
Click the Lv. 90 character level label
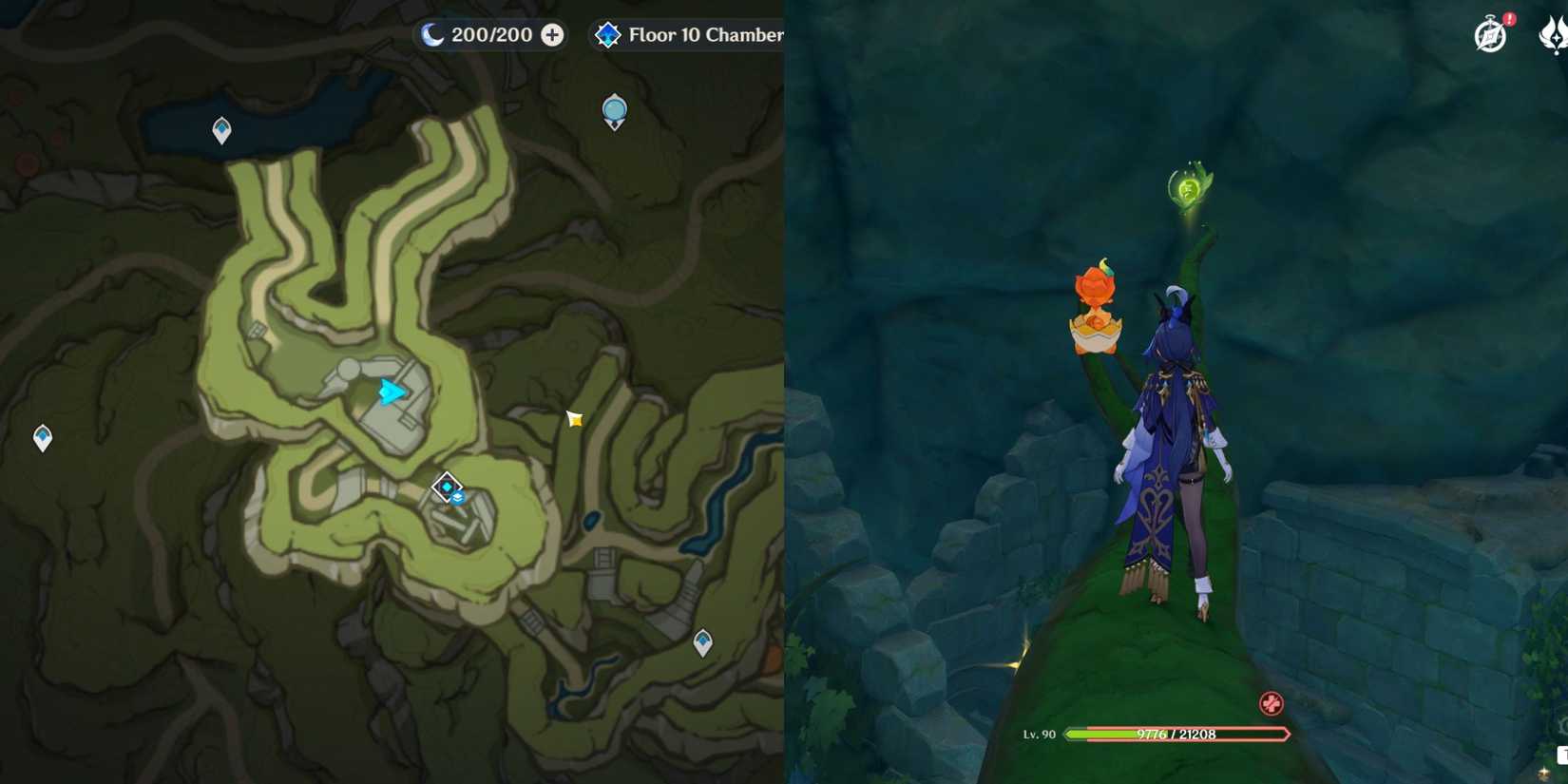click(1041, 732)
